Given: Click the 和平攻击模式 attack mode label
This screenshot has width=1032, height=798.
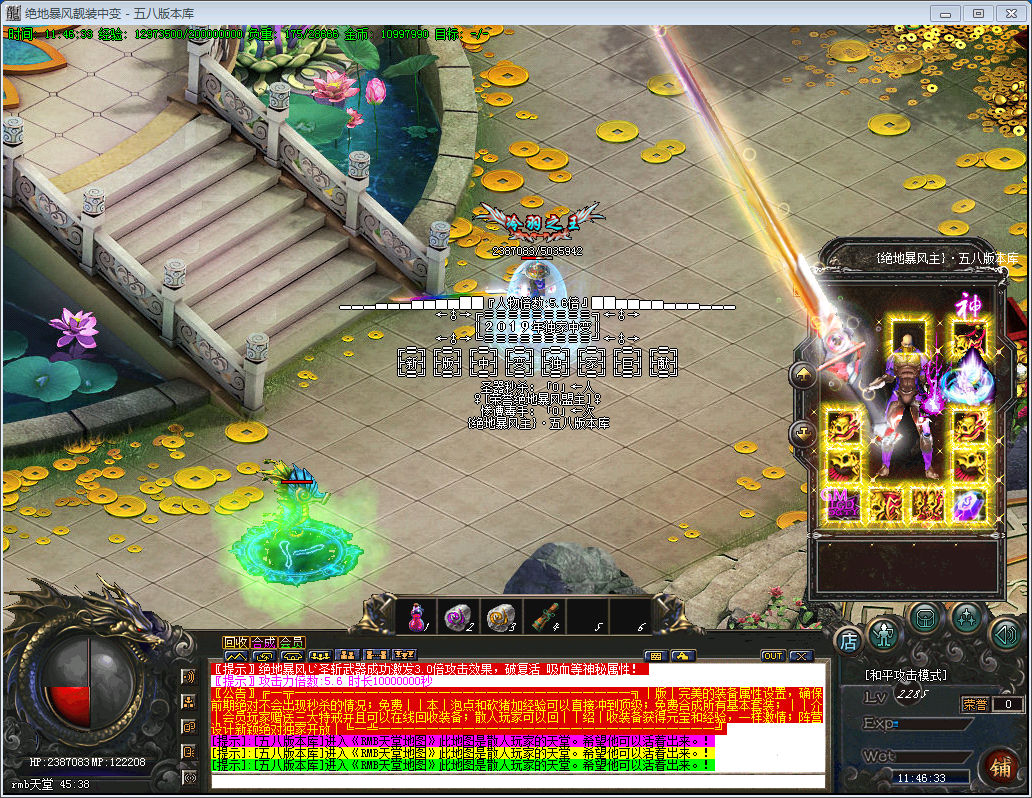Looking at the screenshot, I should point(906,676).
